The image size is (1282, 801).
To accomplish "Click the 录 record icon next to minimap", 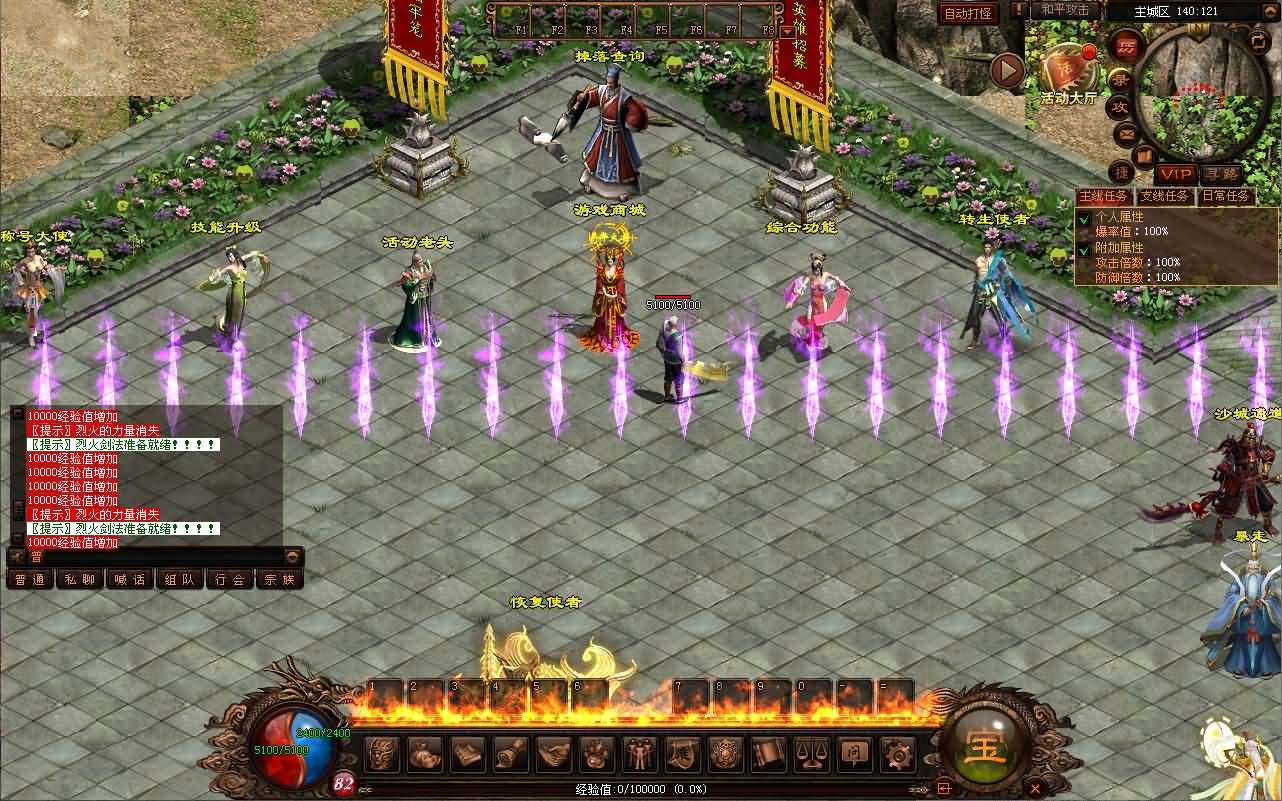I will point(1118,78).
